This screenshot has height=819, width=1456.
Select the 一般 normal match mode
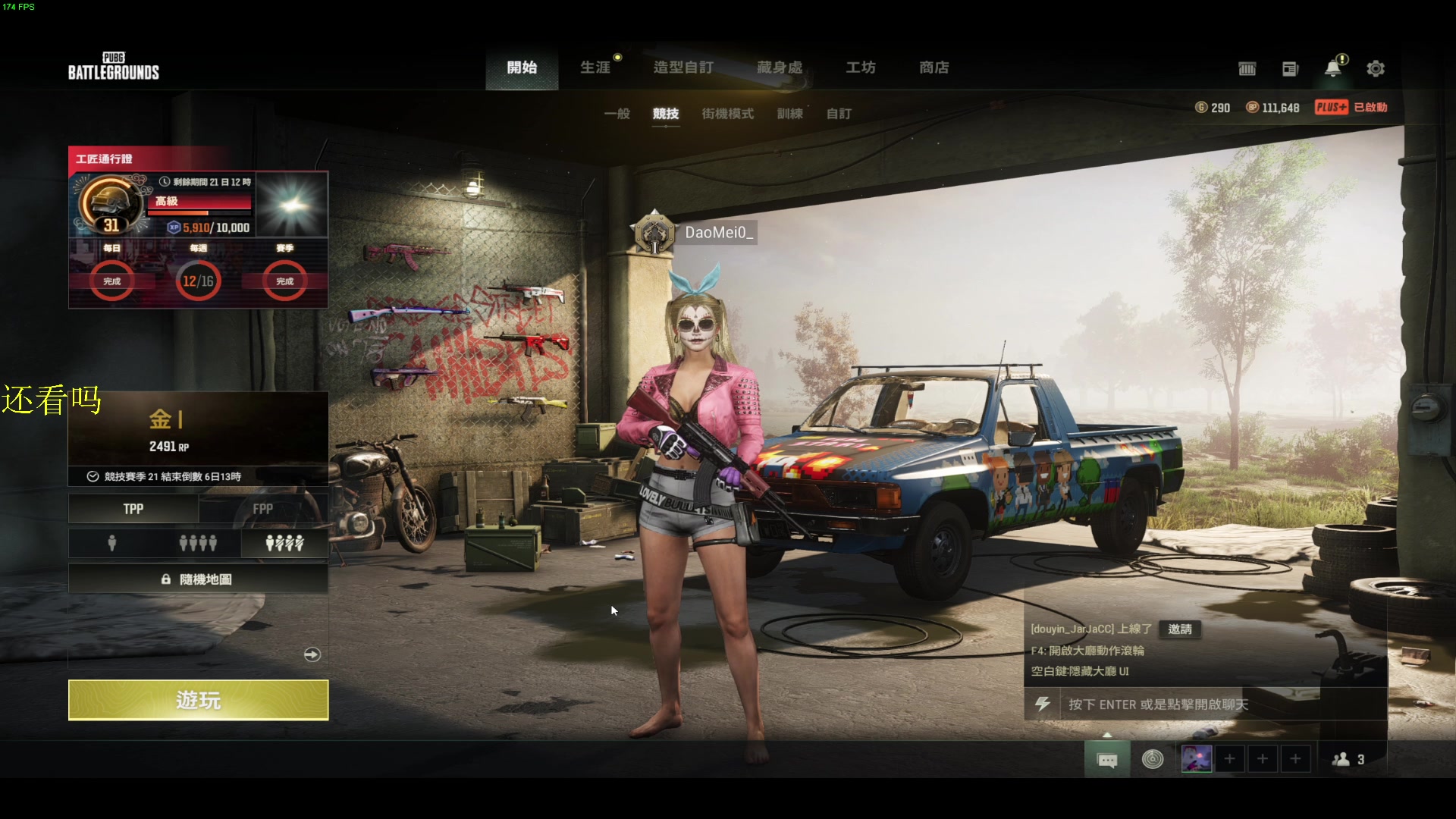tap(617, 114)
